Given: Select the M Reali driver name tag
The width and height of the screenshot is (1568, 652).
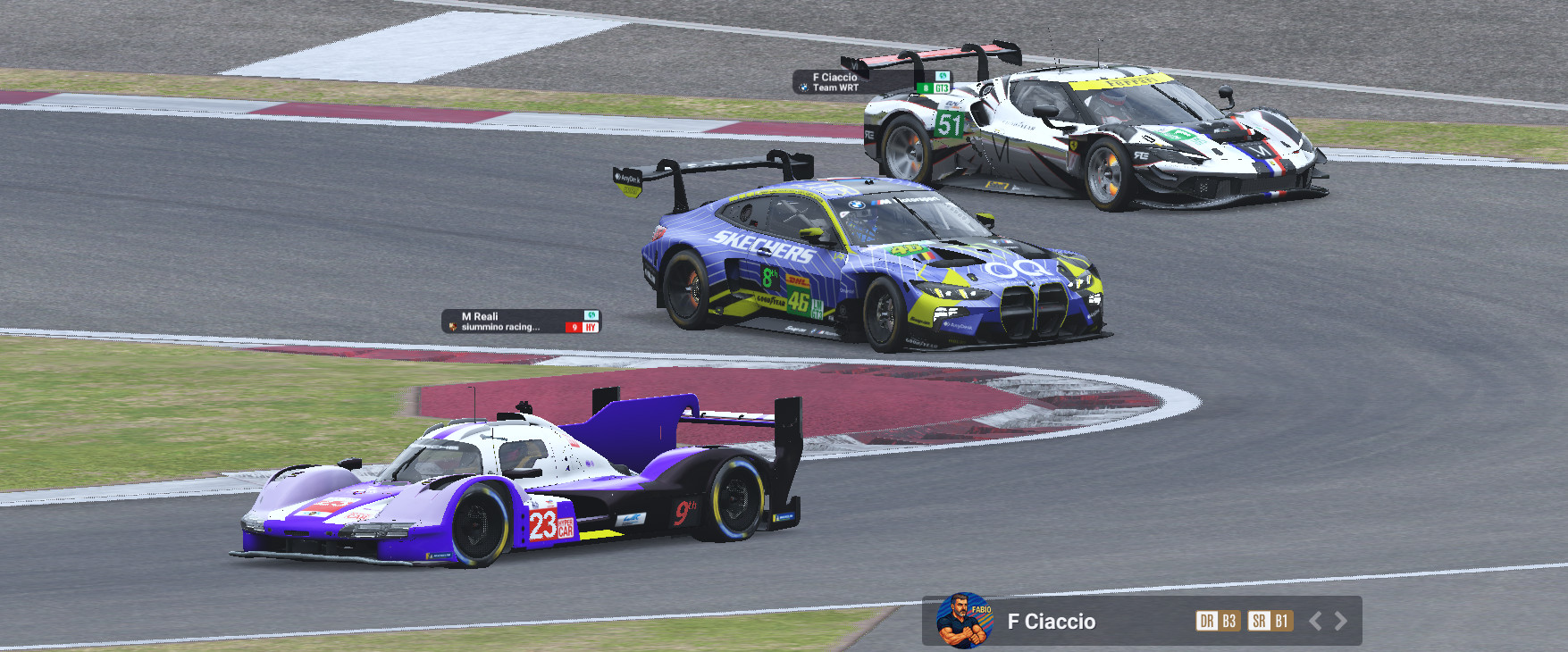Looking at the screenshot, I should (521, 322).
